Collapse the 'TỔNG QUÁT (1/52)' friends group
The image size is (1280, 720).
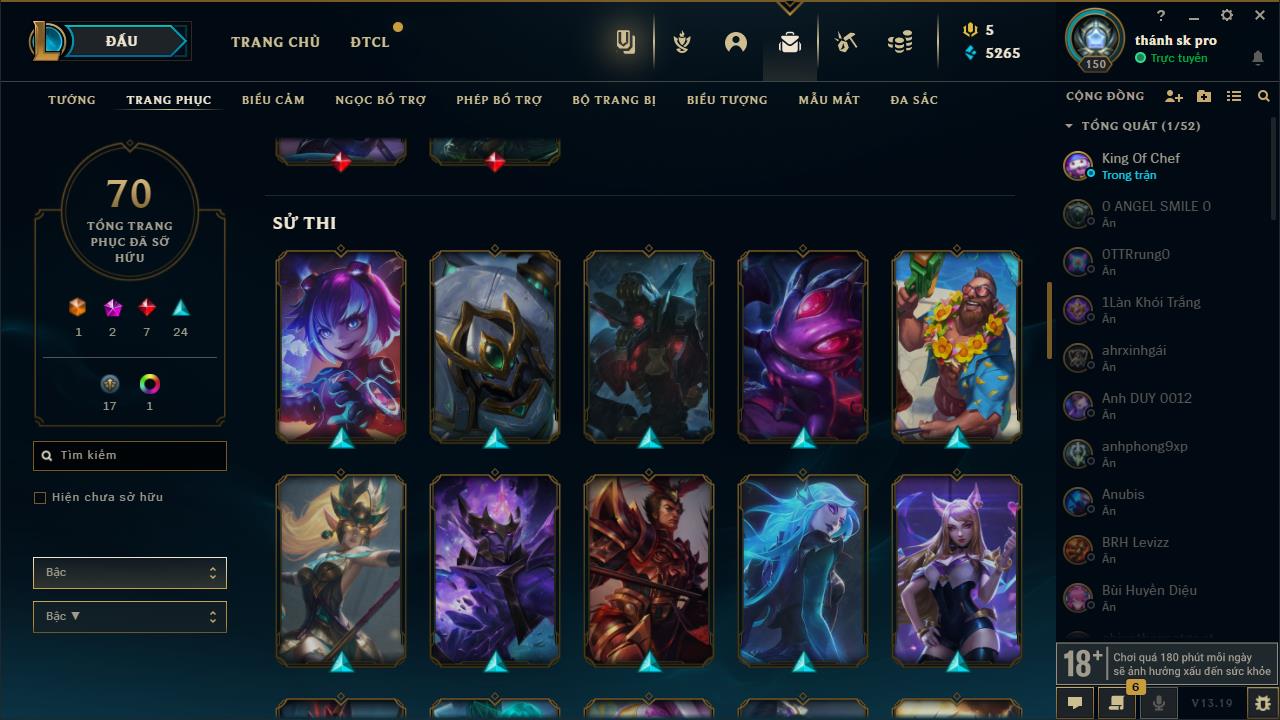pos(1066,126)
